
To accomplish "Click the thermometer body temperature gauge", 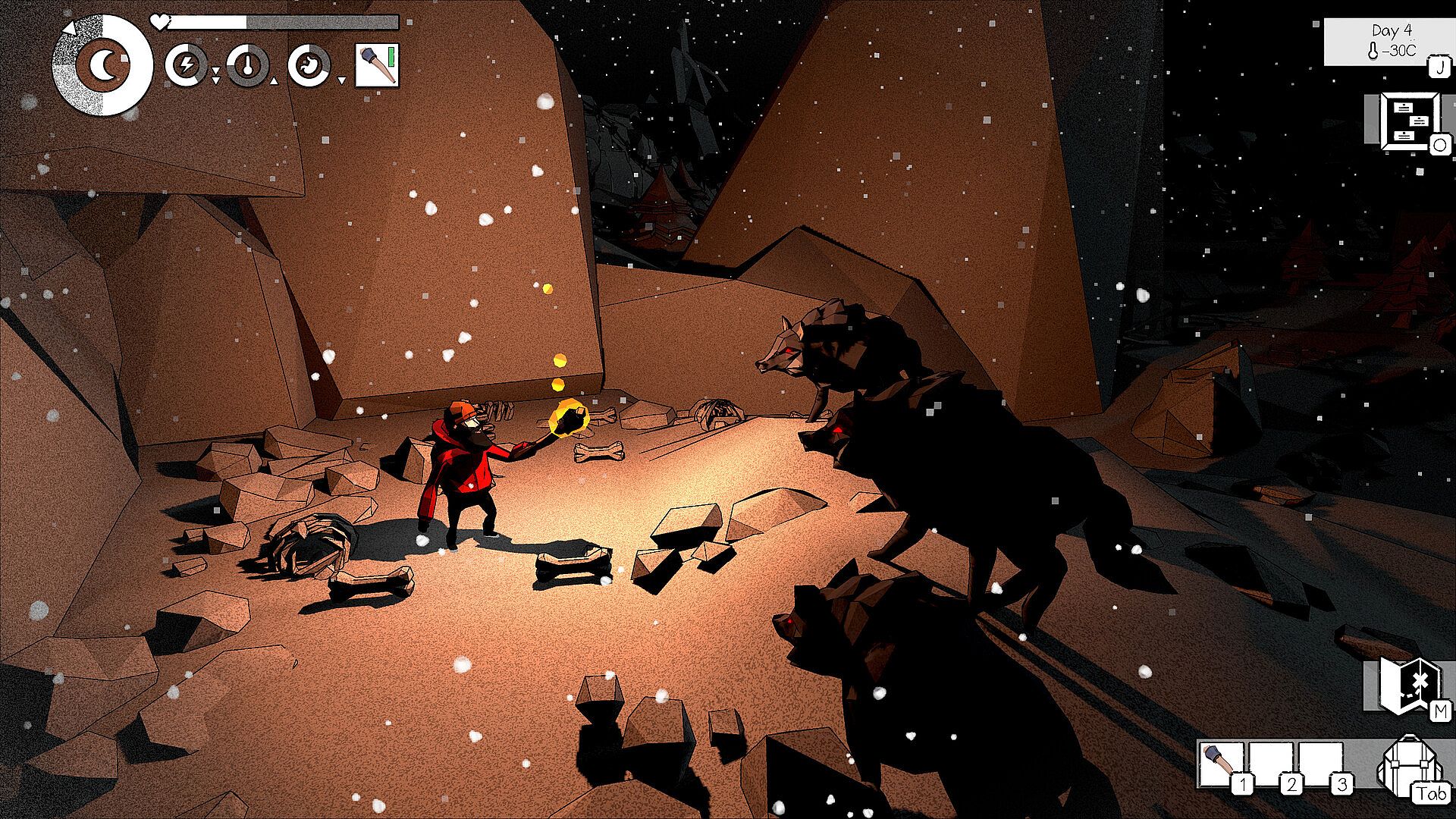I will pyautogui.click(x=247, y=65).
